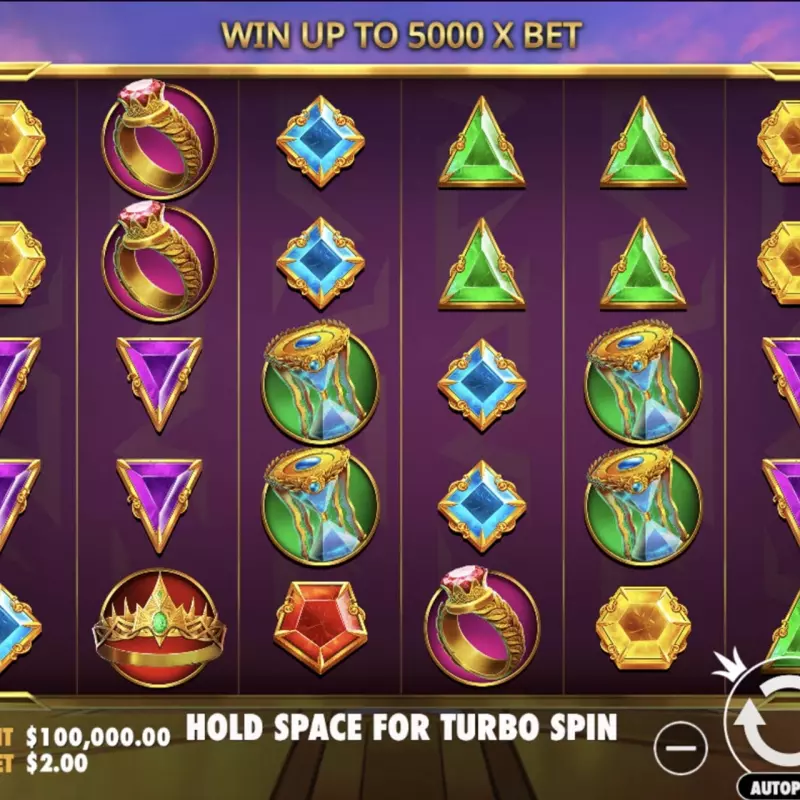Decrease the bet with the minus button
Image resolution: width=800 pixels, height=800 pixels.
(681, 748)
